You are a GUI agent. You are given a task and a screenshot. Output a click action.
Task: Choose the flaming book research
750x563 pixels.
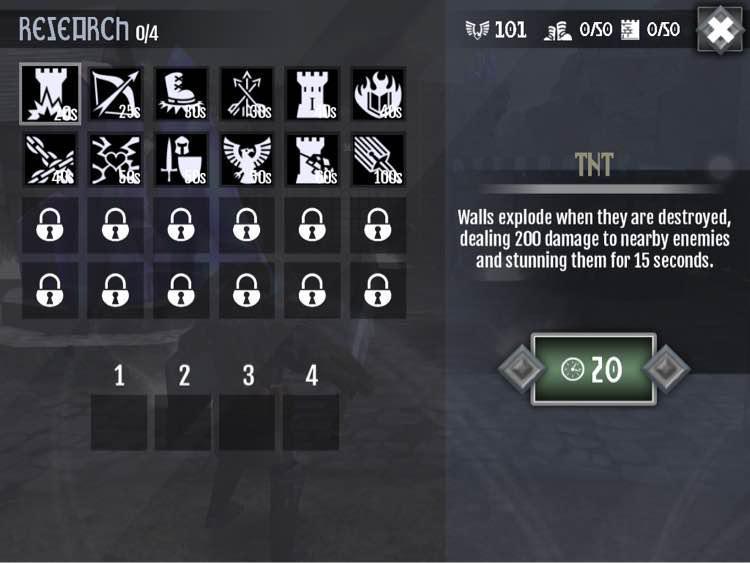[x=377, y=94]
